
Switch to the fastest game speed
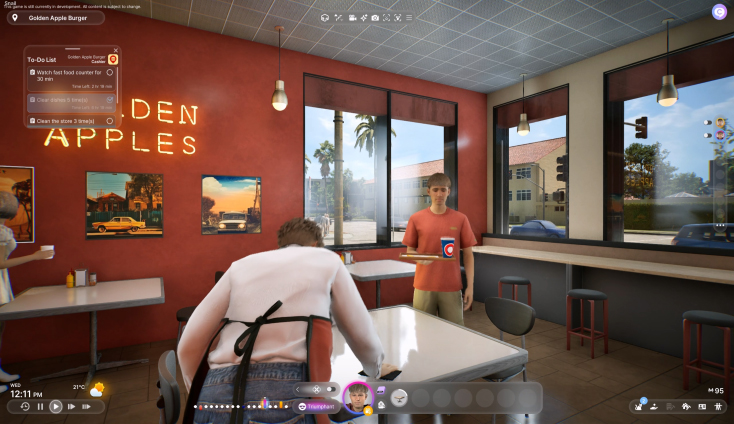87,407
